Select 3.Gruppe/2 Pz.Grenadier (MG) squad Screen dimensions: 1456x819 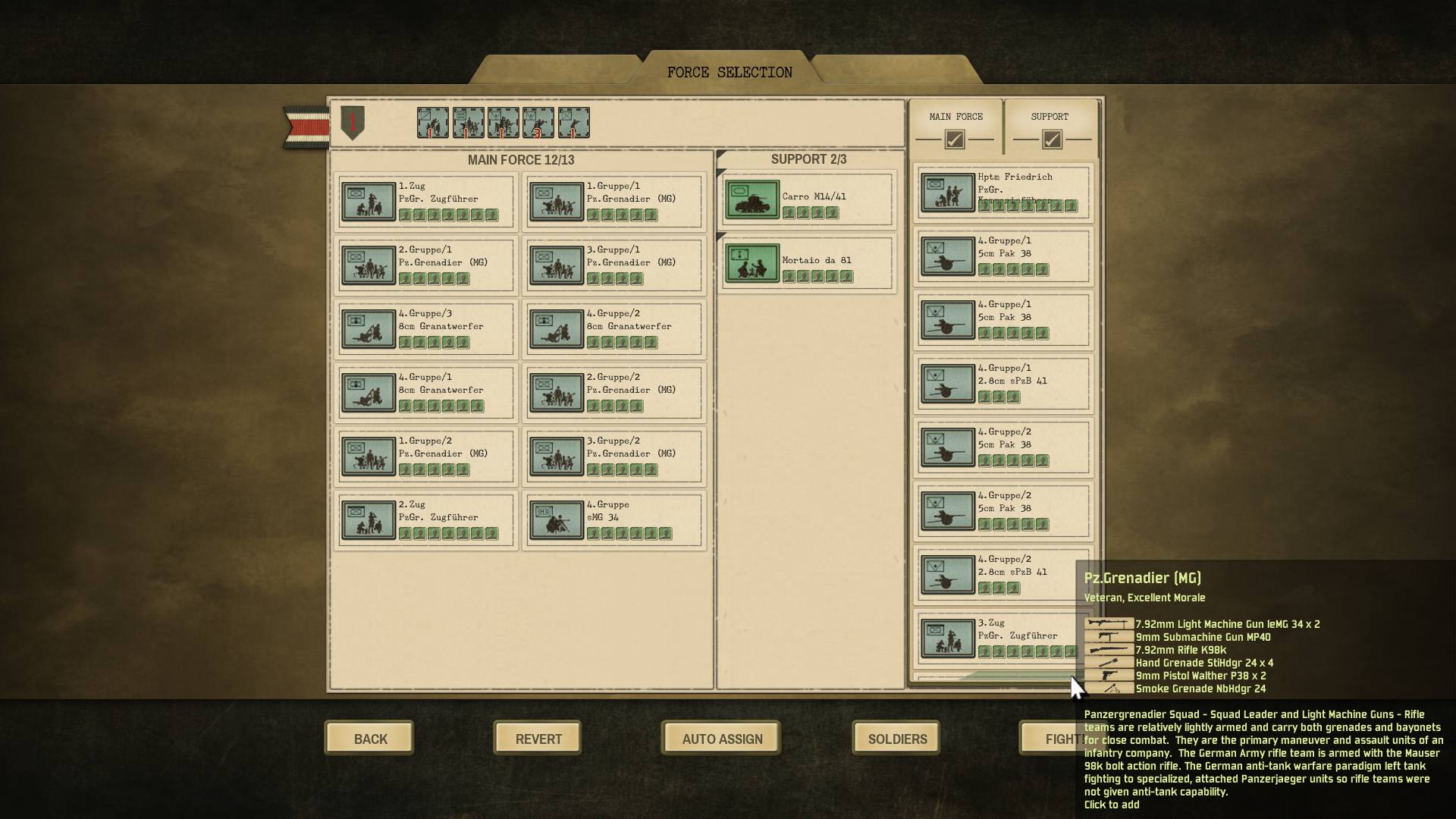point(613,457)
